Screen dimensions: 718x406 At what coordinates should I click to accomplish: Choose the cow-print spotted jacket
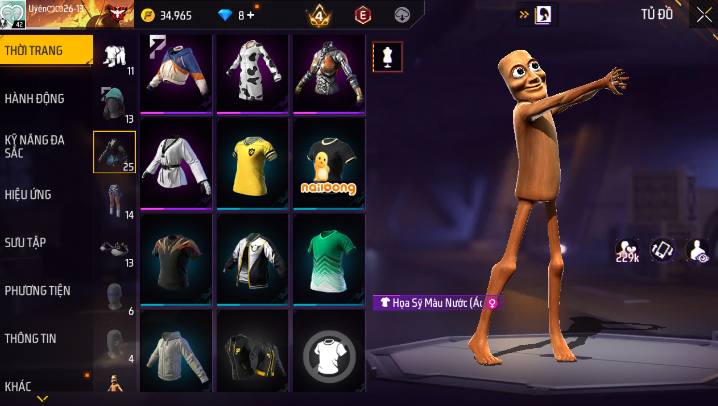(252, 73)
